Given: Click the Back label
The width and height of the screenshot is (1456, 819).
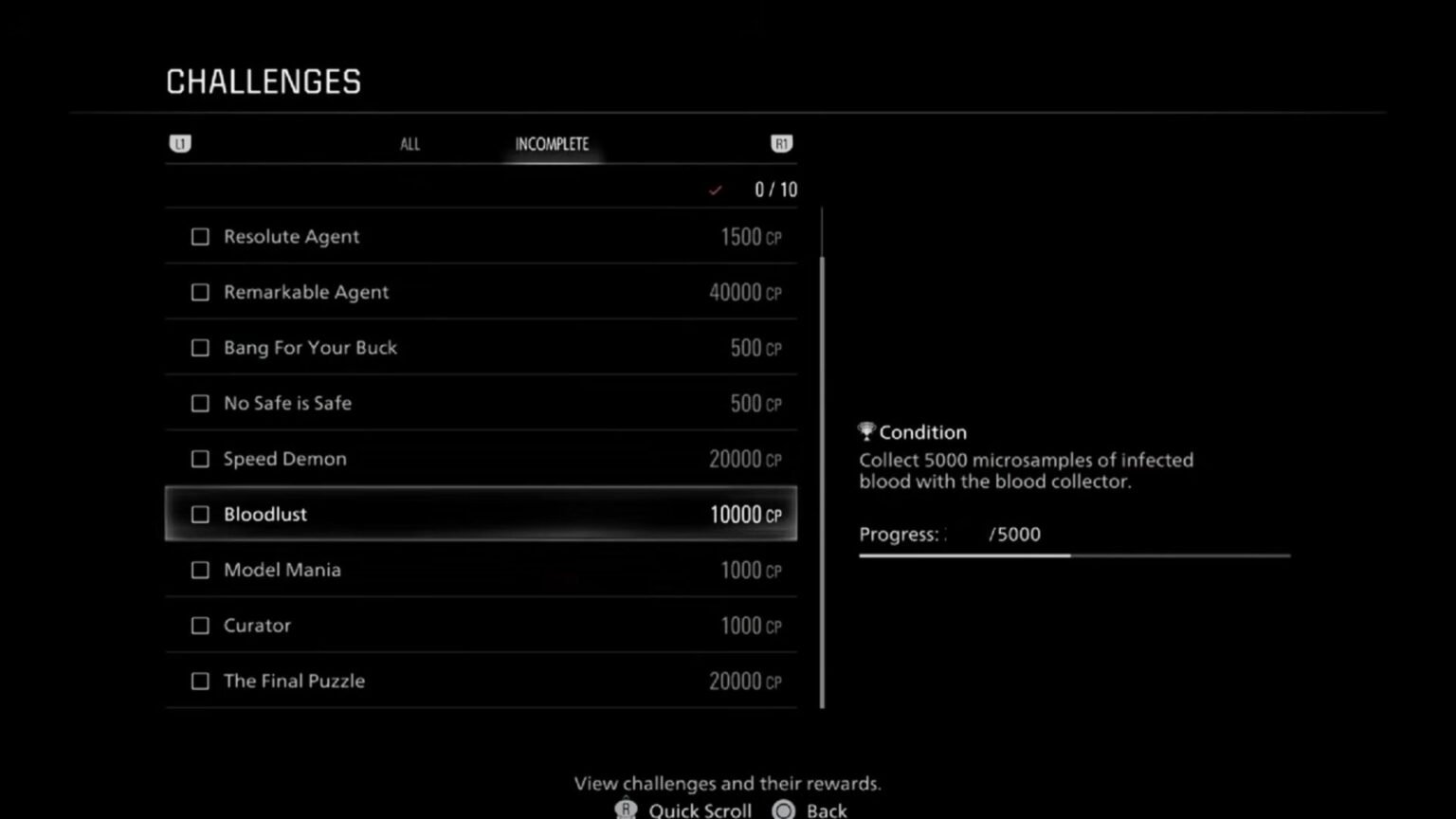Looking at the screenshot, I should pyautogui.click(x=826, y=810).
